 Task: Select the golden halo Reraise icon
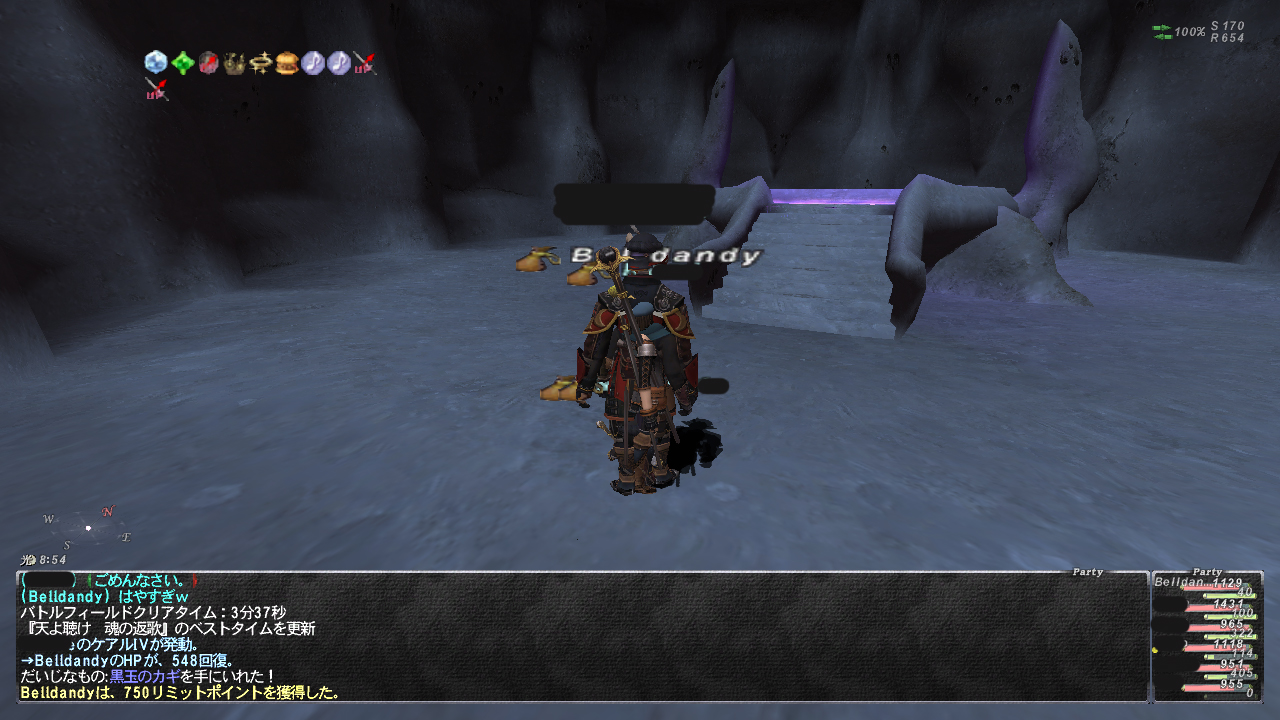(261, 63)
